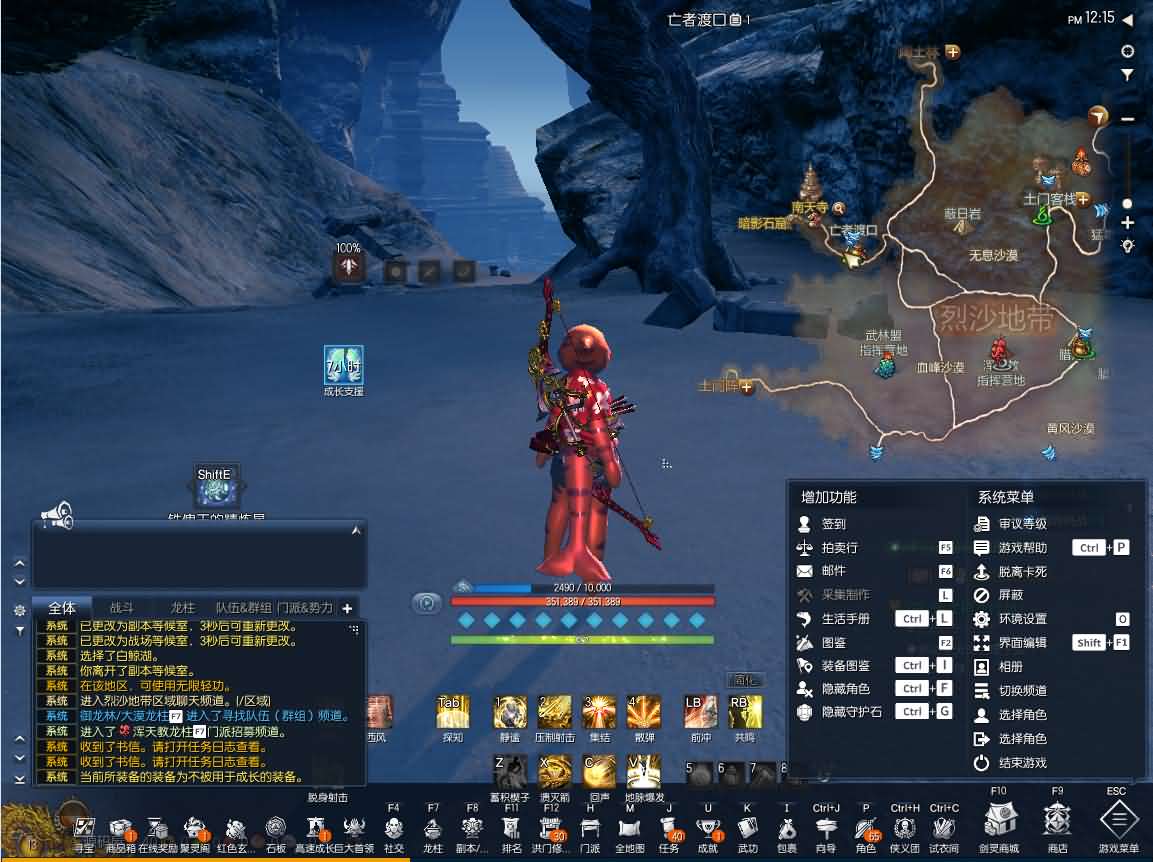Viewport: 1153px width, 862px height.
Task: Activate the 压制射击 skill icon
Action: coord(554,712)
